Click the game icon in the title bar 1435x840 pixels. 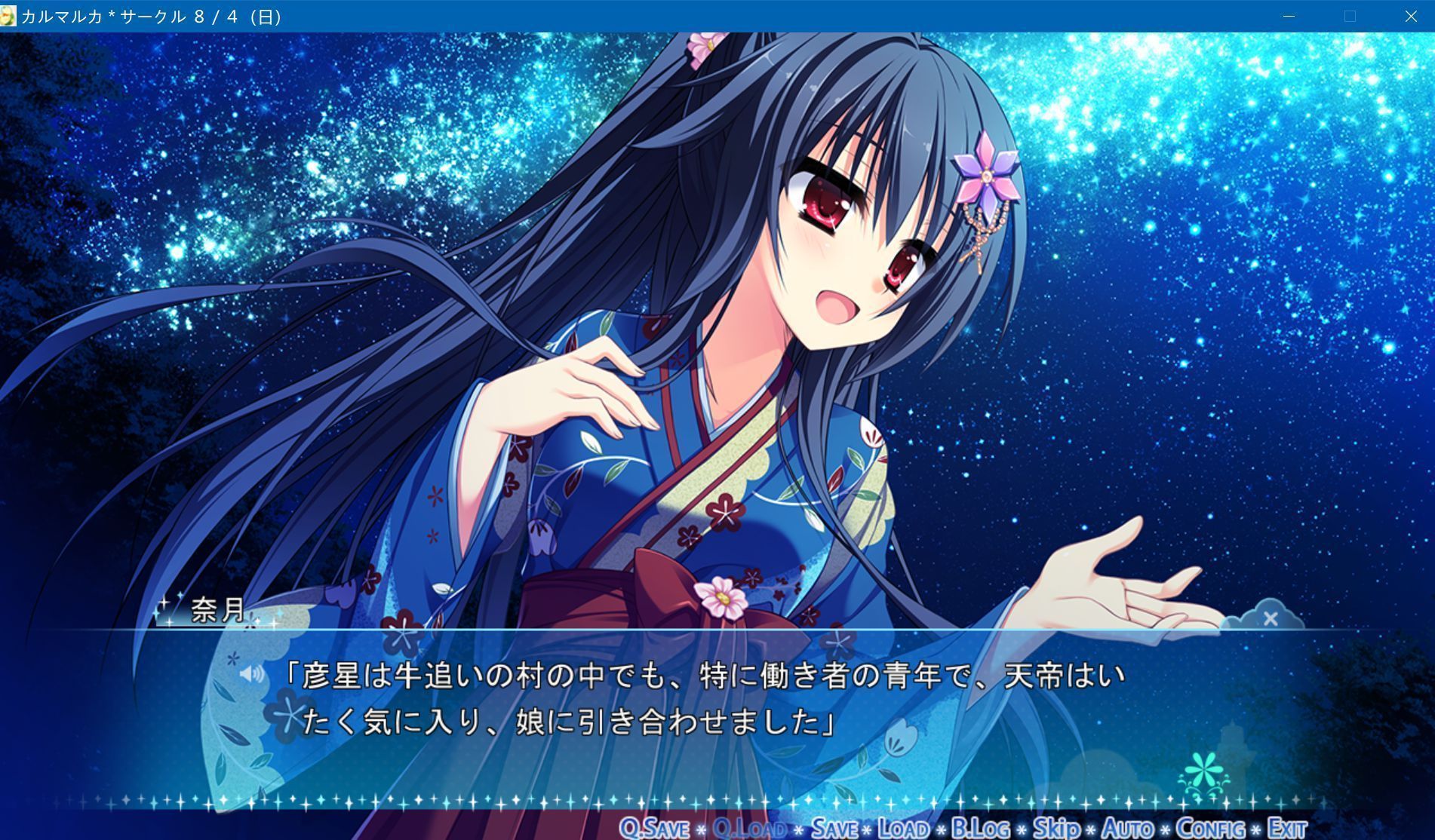[10, 15]
